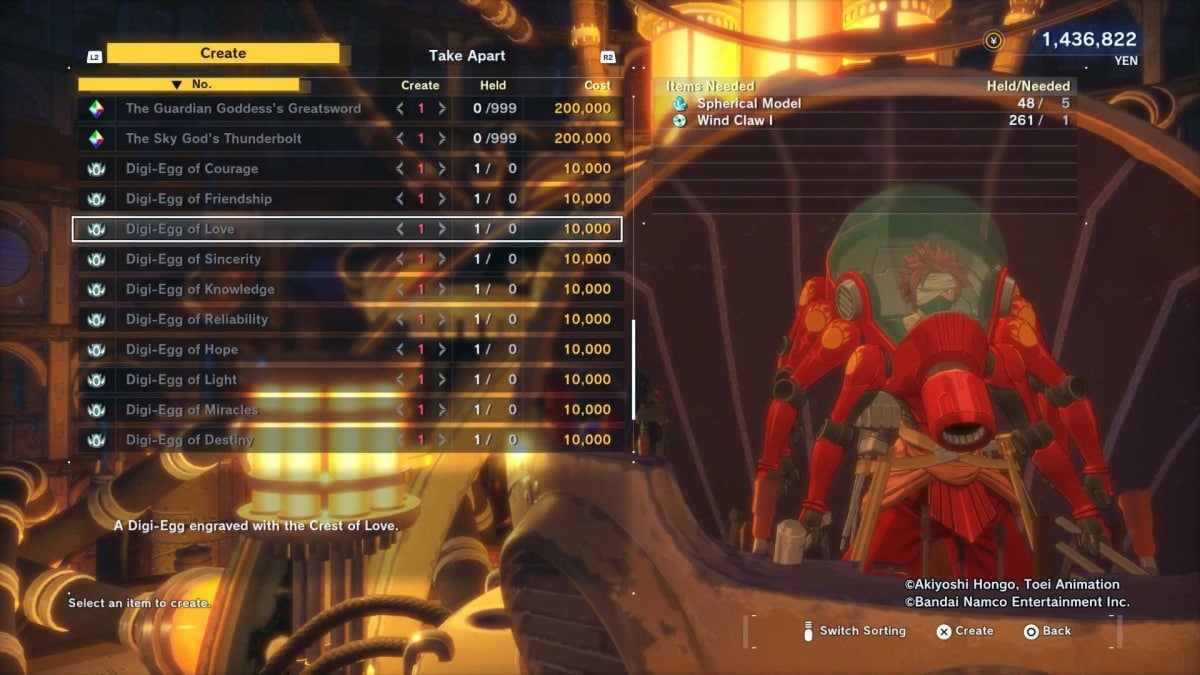
Task: Switch to the Take Apart tab
Action: (467, 56)
